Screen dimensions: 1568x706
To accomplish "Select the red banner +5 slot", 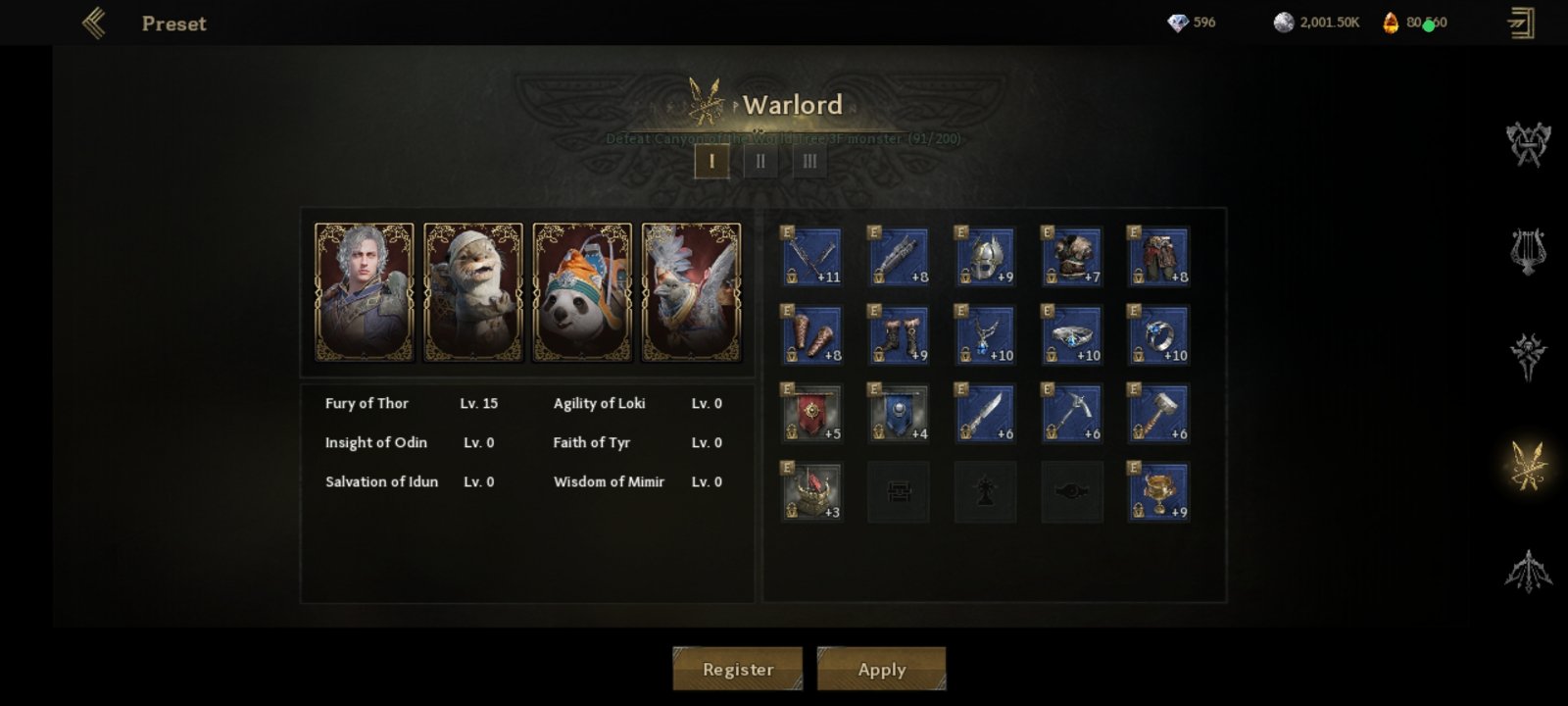I will click(x=811, y=414).
